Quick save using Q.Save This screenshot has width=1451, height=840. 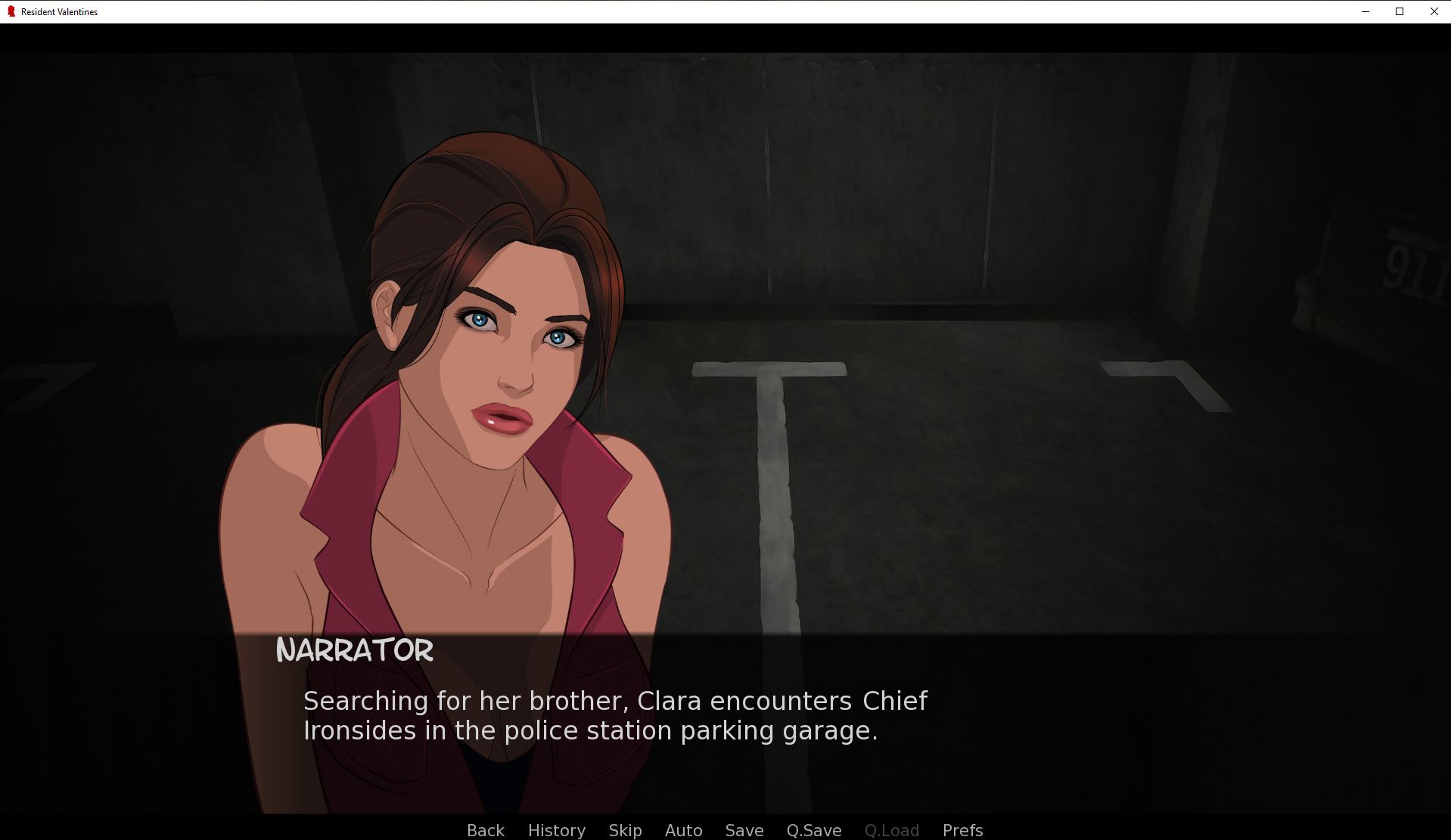(813, 830)
